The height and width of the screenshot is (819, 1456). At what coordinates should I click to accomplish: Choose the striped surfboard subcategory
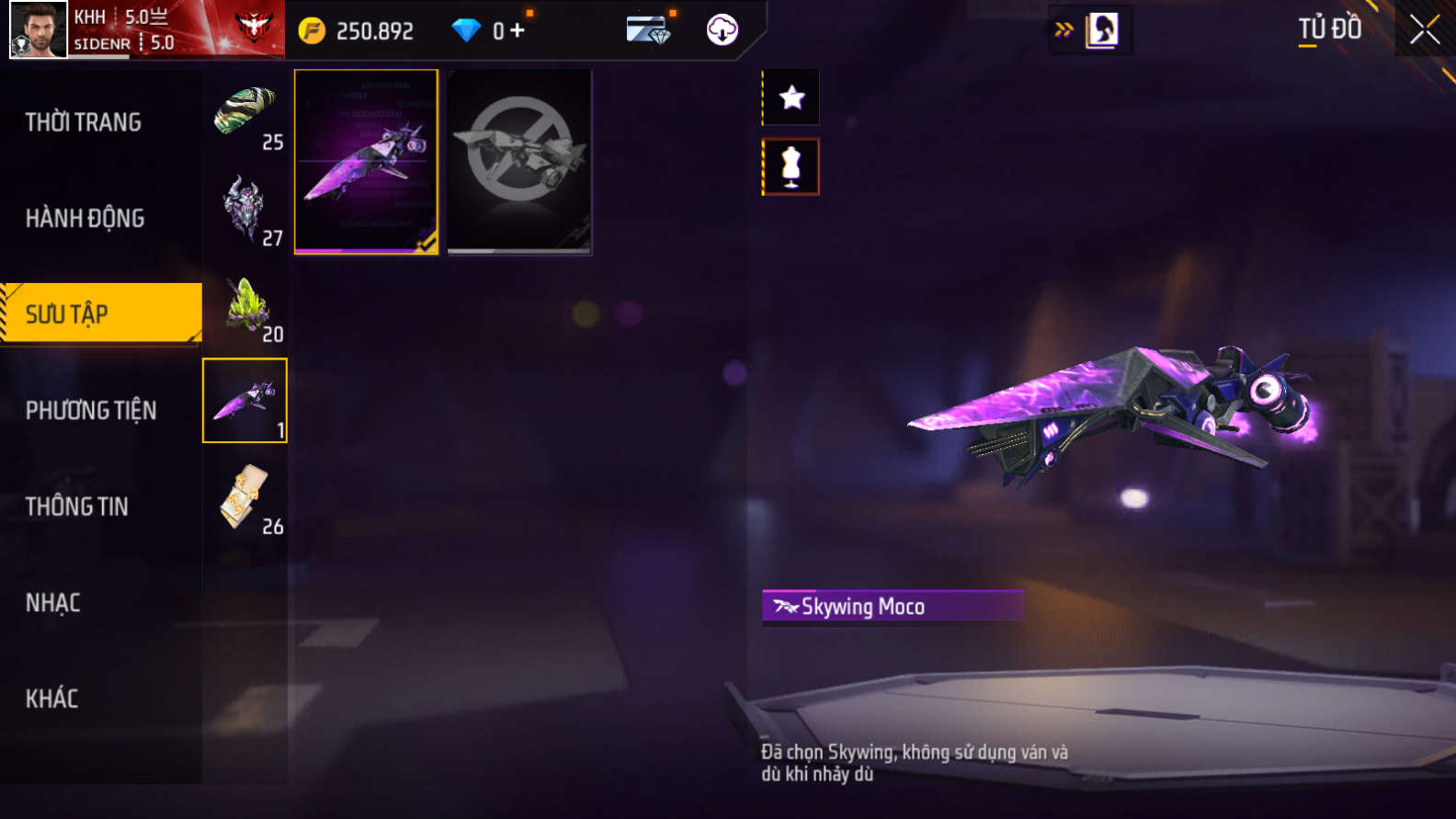(245, 114)
